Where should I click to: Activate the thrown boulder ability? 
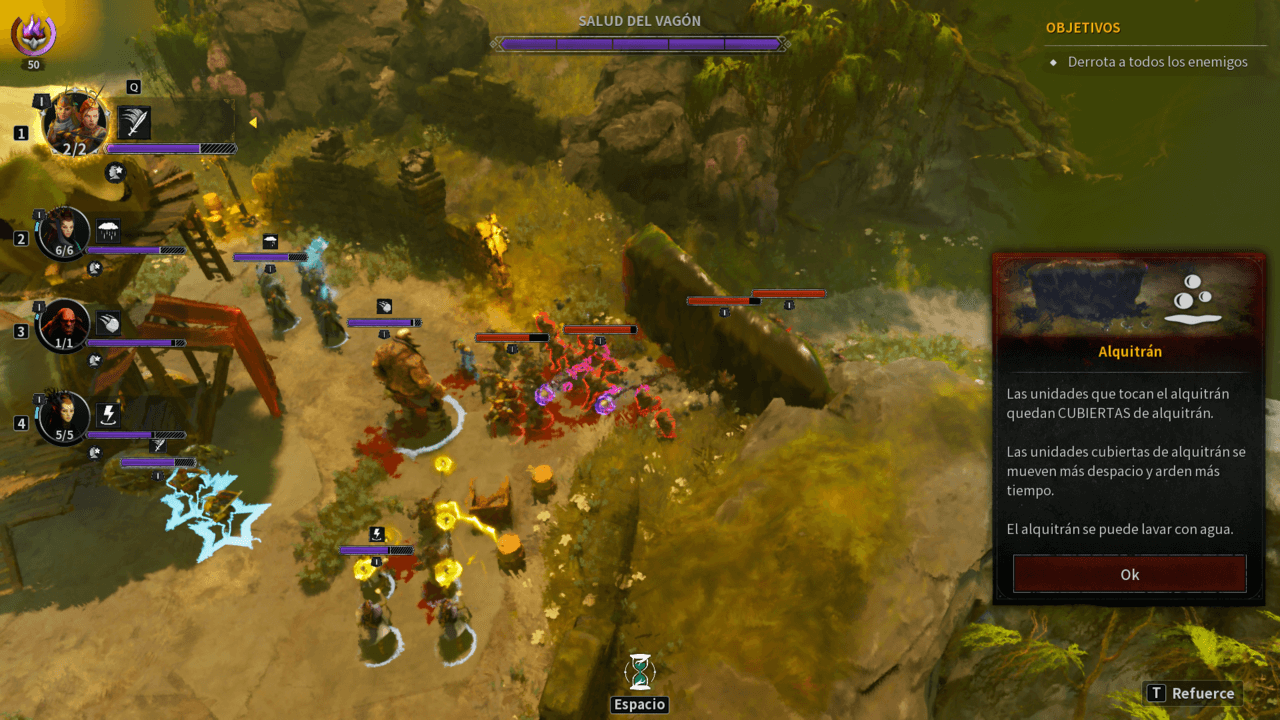108,324
